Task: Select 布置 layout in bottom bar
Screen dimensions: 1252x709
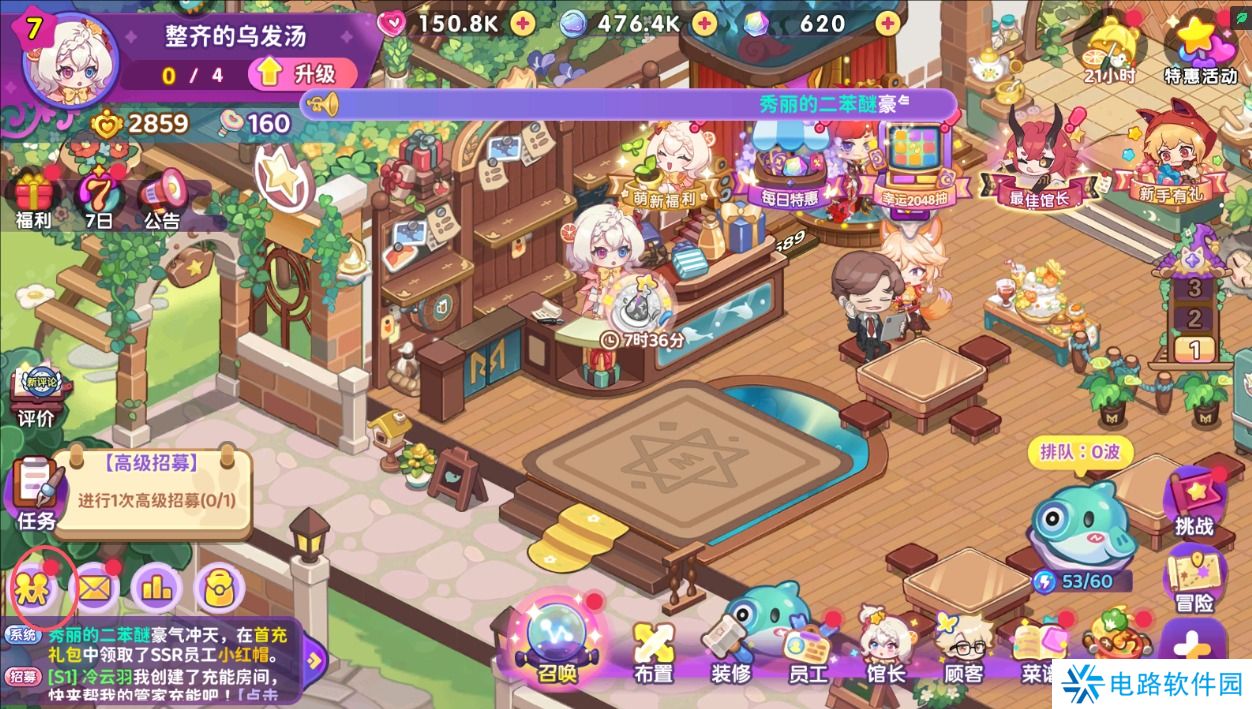Action: [653, 650]
